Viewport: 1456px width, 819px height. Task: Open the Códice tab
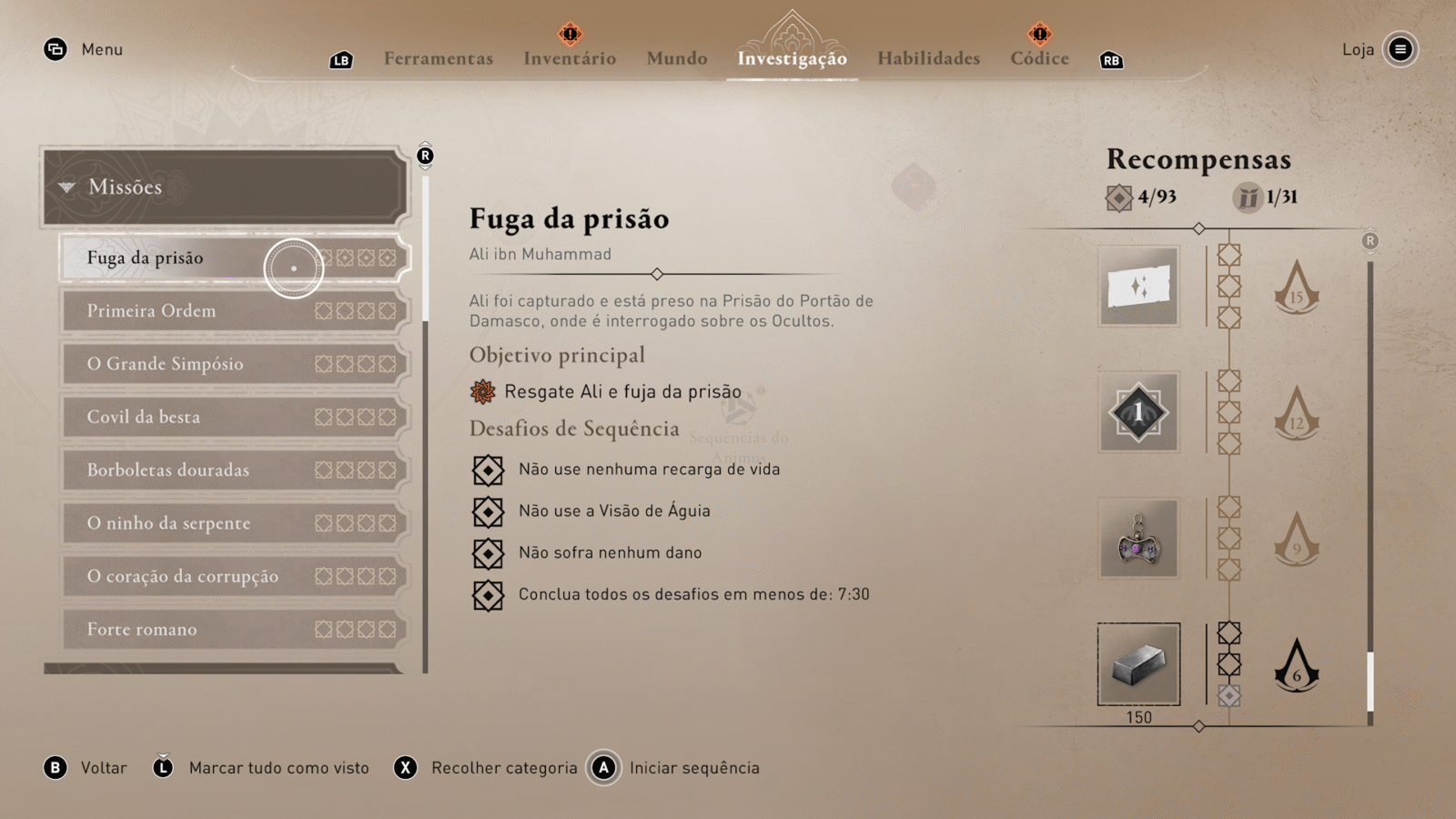point(1039,58)
